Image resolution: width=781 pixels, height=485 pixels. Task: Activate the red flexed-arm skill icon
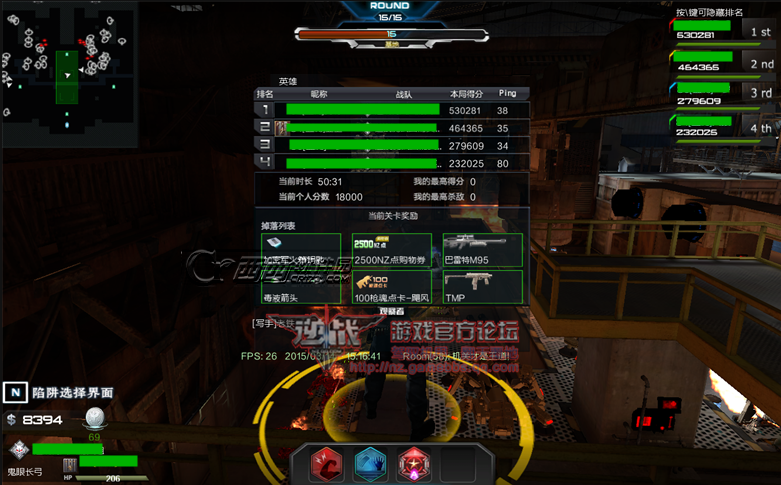(326, 464)
